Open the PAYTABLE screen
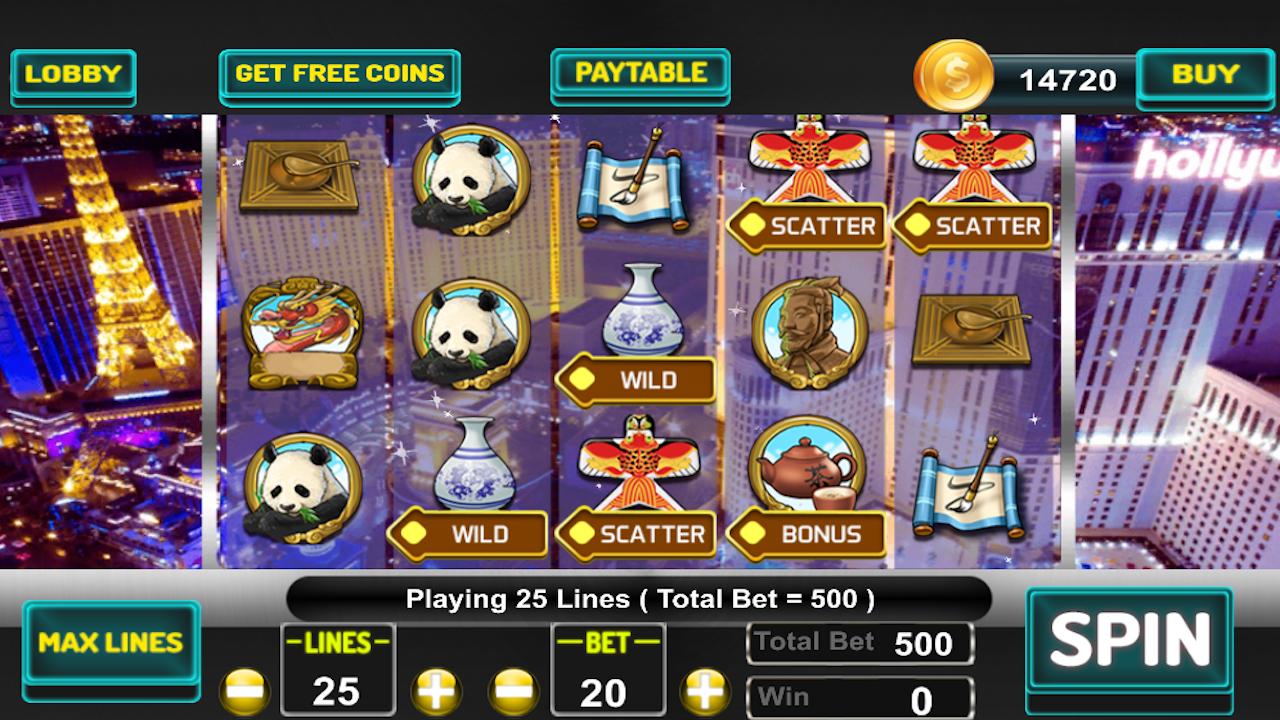1280x720 pixels. tap(639, 73)
